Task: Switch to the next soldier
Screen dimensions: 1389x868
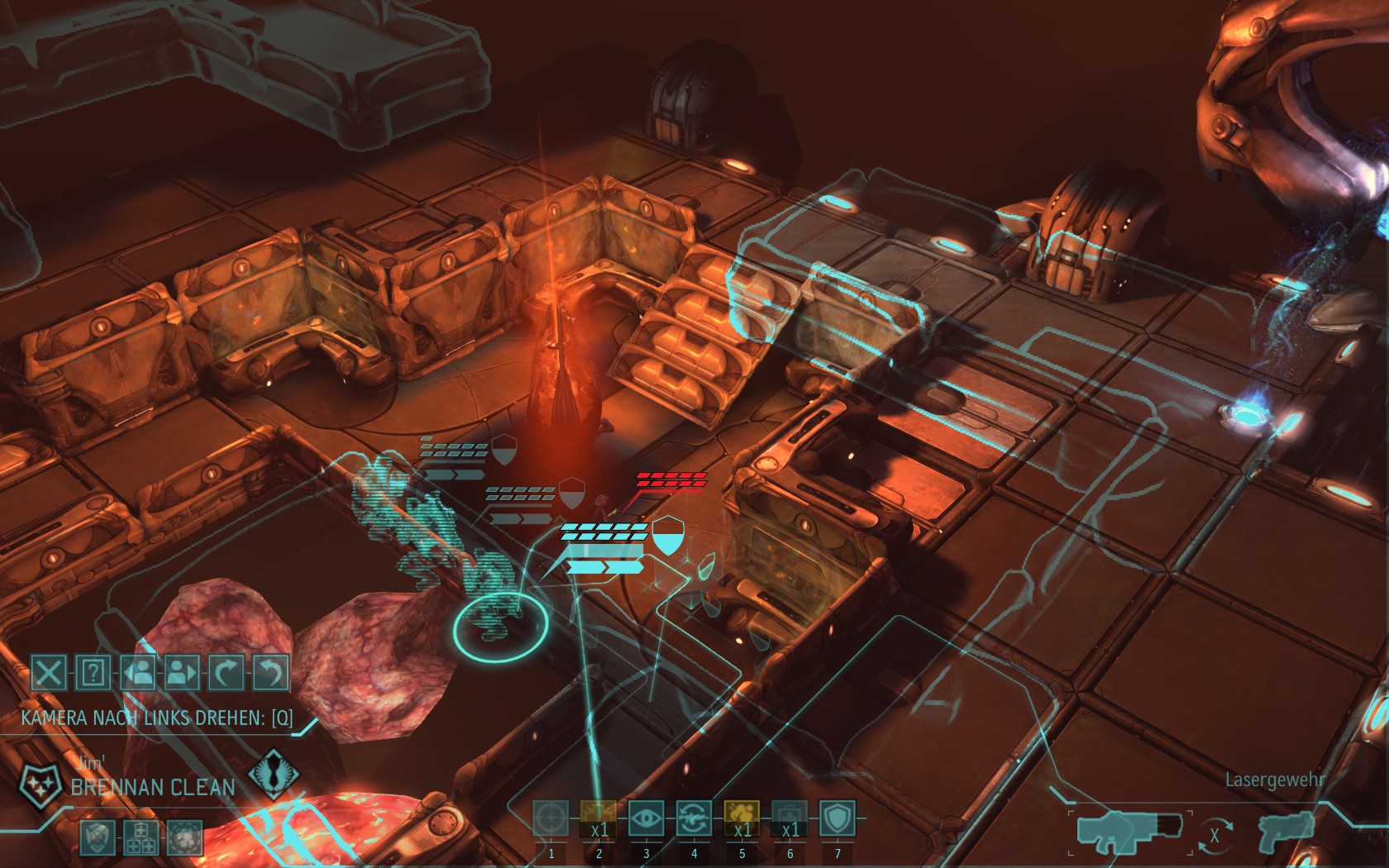Action: point(181,672)
